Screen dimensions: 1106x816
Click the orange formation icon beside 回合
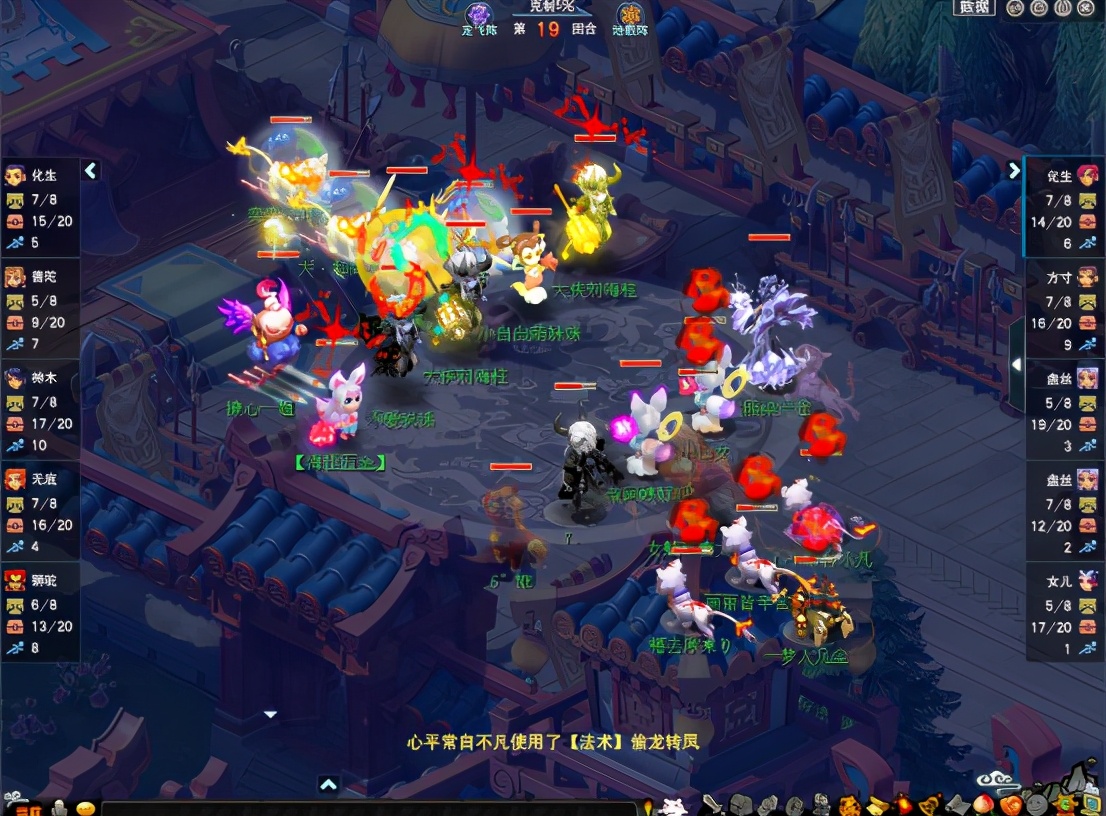(630, 14)
